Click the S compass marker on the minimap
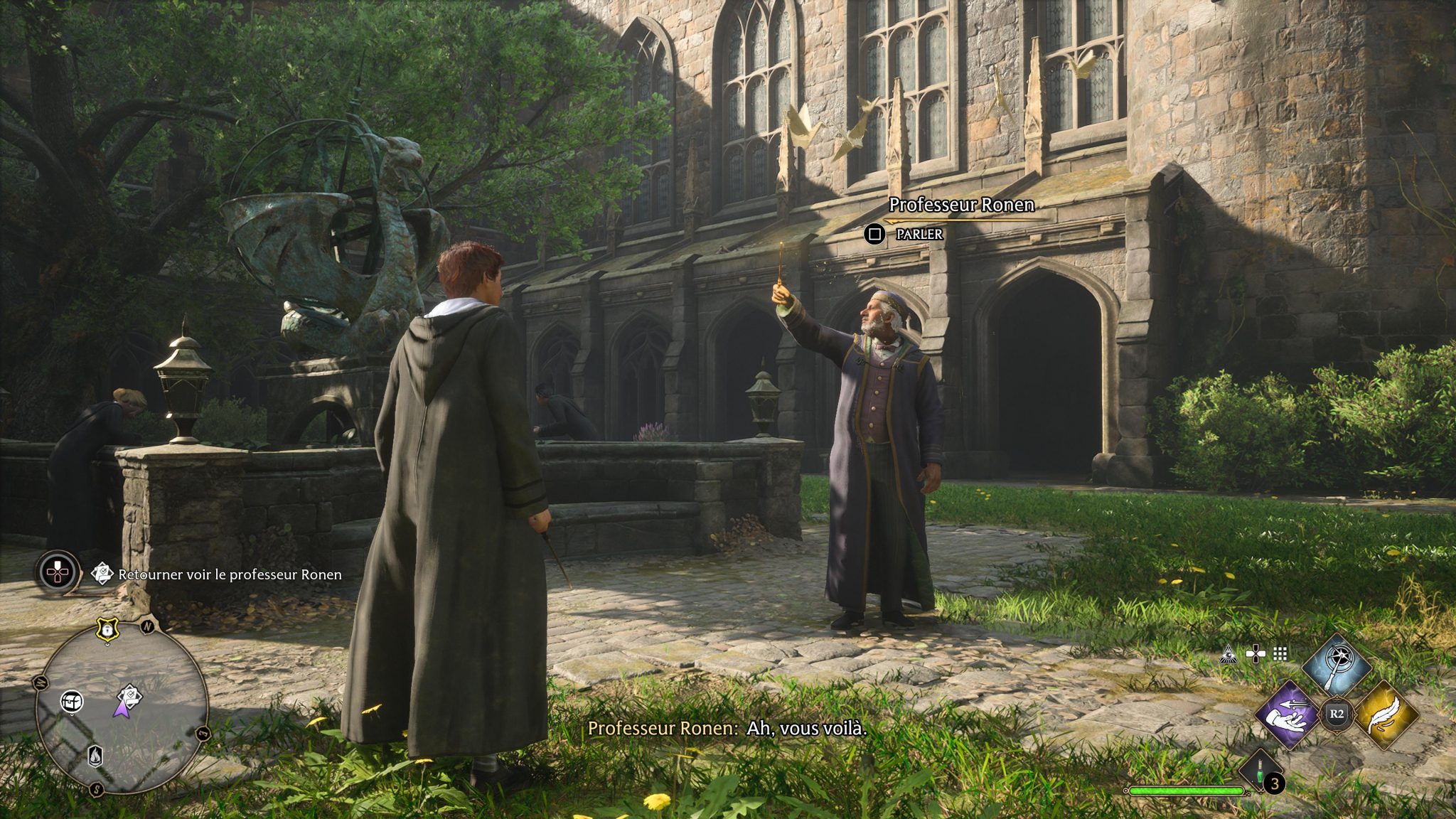The width and height of the screenshot is (1456, 819). click(96, 788)
